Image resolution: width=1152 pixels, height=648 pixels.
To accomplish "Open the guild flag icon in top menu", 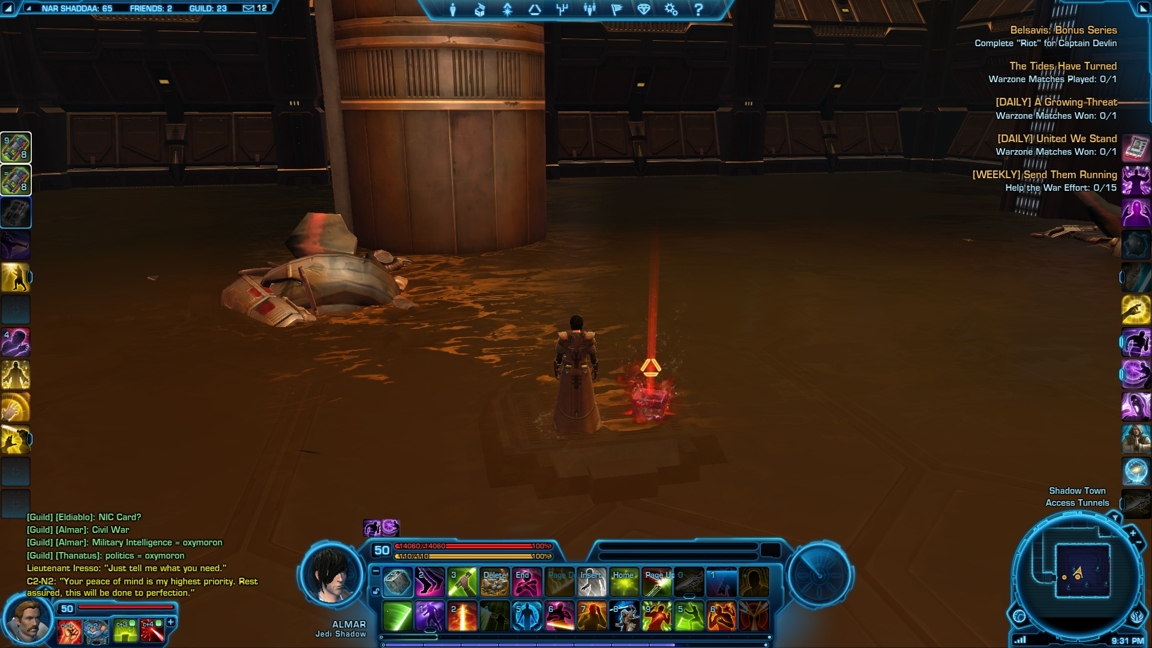I will [x=616, y=10].
